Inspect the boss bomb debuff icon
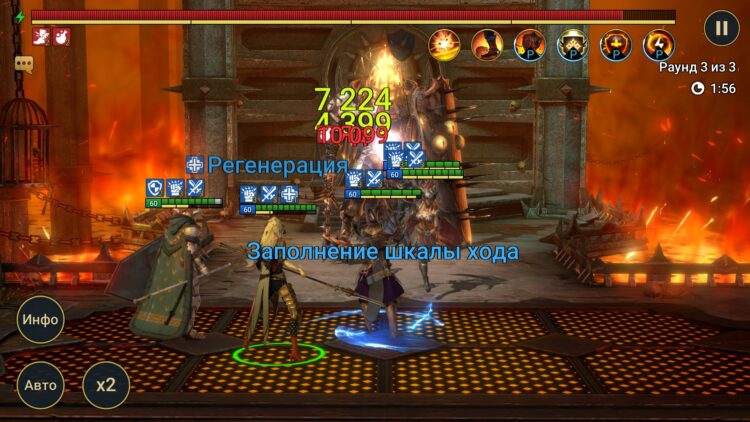The width and height of the screenshot is (750, 422). 59,37
